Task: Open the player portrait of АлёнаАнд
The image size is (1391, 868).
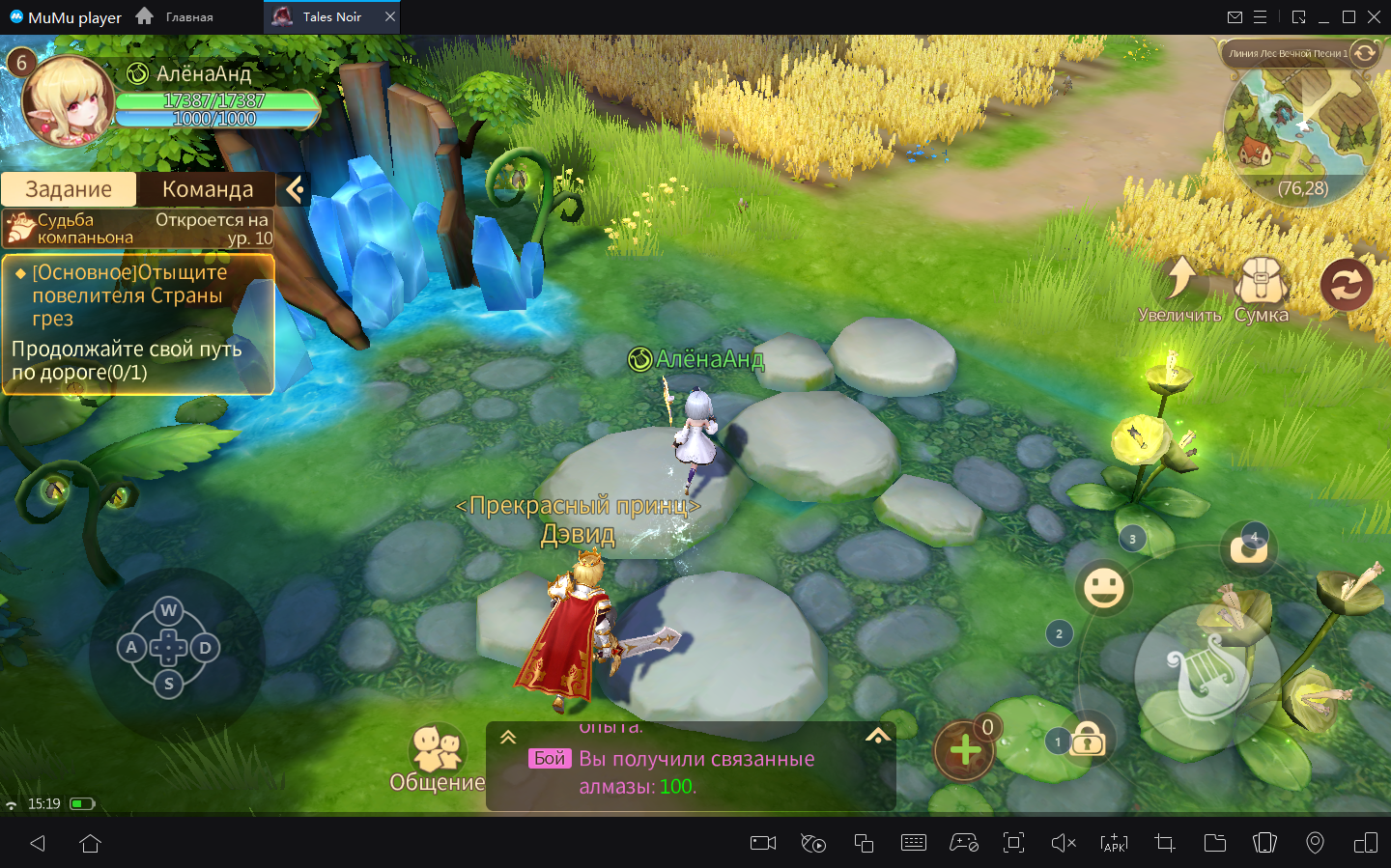Action: pyautogui.click(x=68, y=101)
